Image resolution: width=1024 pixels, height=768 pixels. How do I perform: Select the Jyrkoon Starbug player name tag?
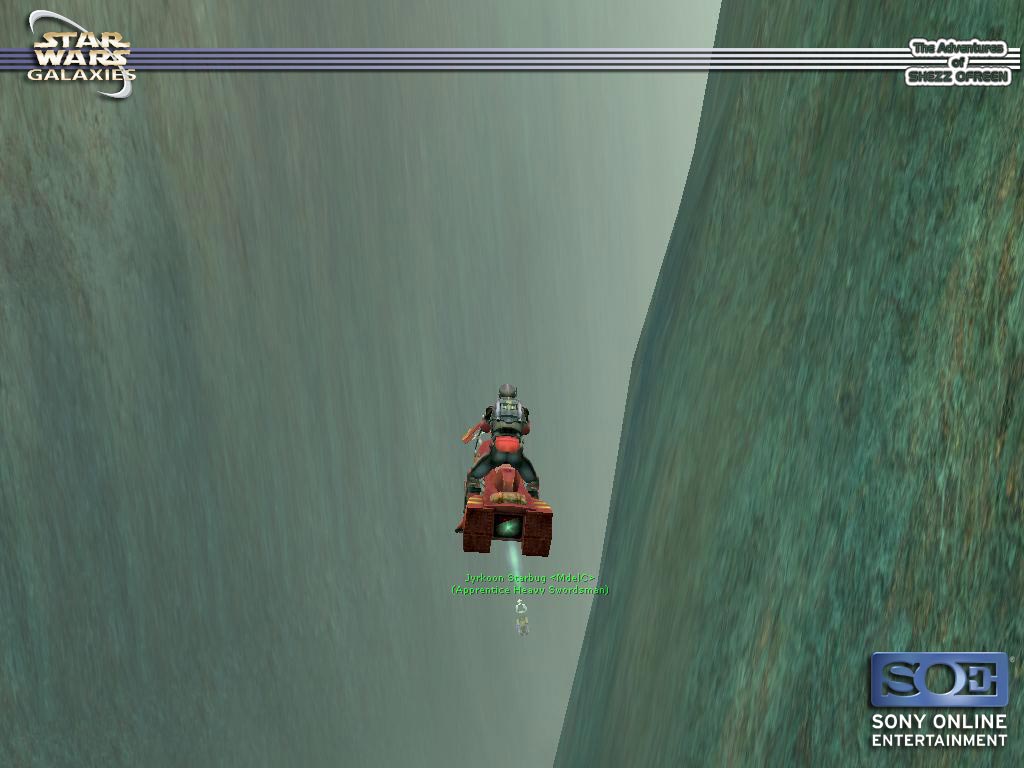(x=529, y=578)
